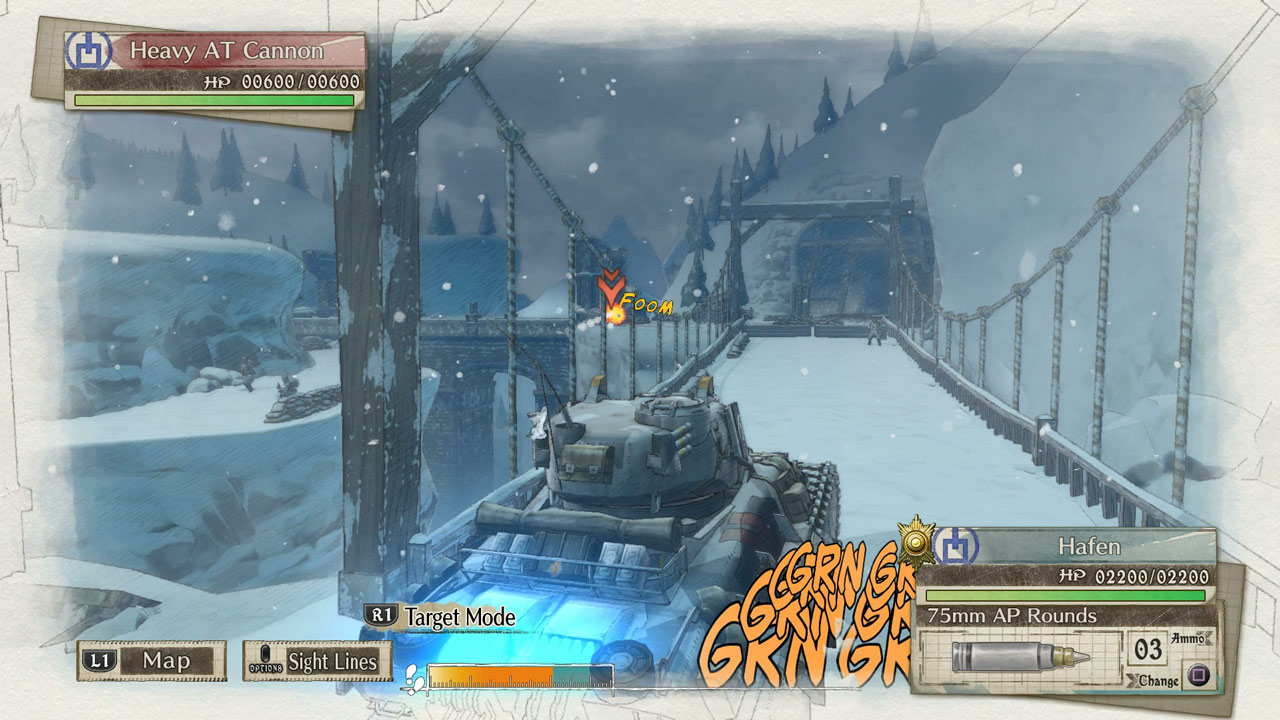Click the gold medal icon beside Hafen's nameplate
This screenshot has width=1280, height=720.
(917, 542)
